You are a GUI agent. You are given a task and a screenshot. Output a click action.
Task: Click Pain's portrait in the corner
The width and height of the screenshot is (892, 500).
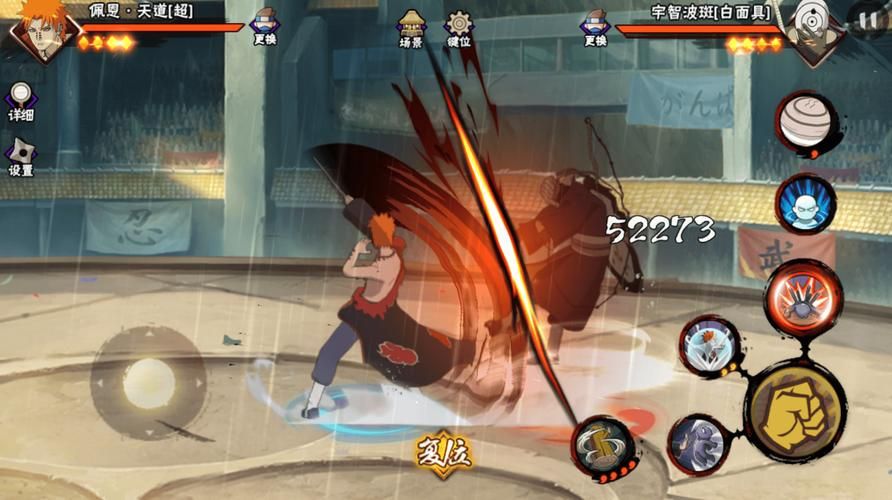click(x=38, y=30)
